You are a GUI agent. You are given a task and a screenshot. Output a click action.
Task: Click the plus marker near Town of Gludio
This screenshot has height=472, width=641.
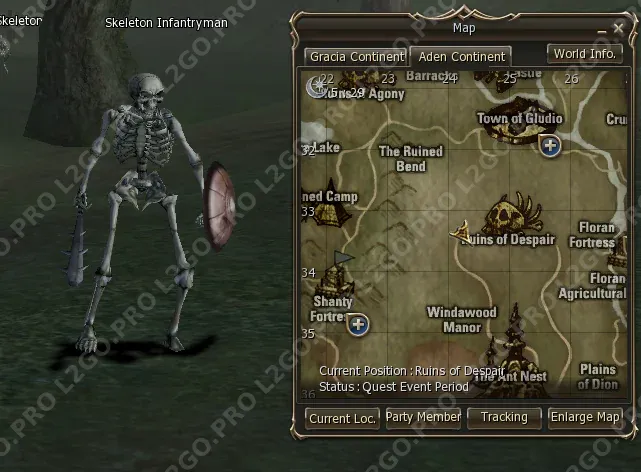[x=550, y=146]
